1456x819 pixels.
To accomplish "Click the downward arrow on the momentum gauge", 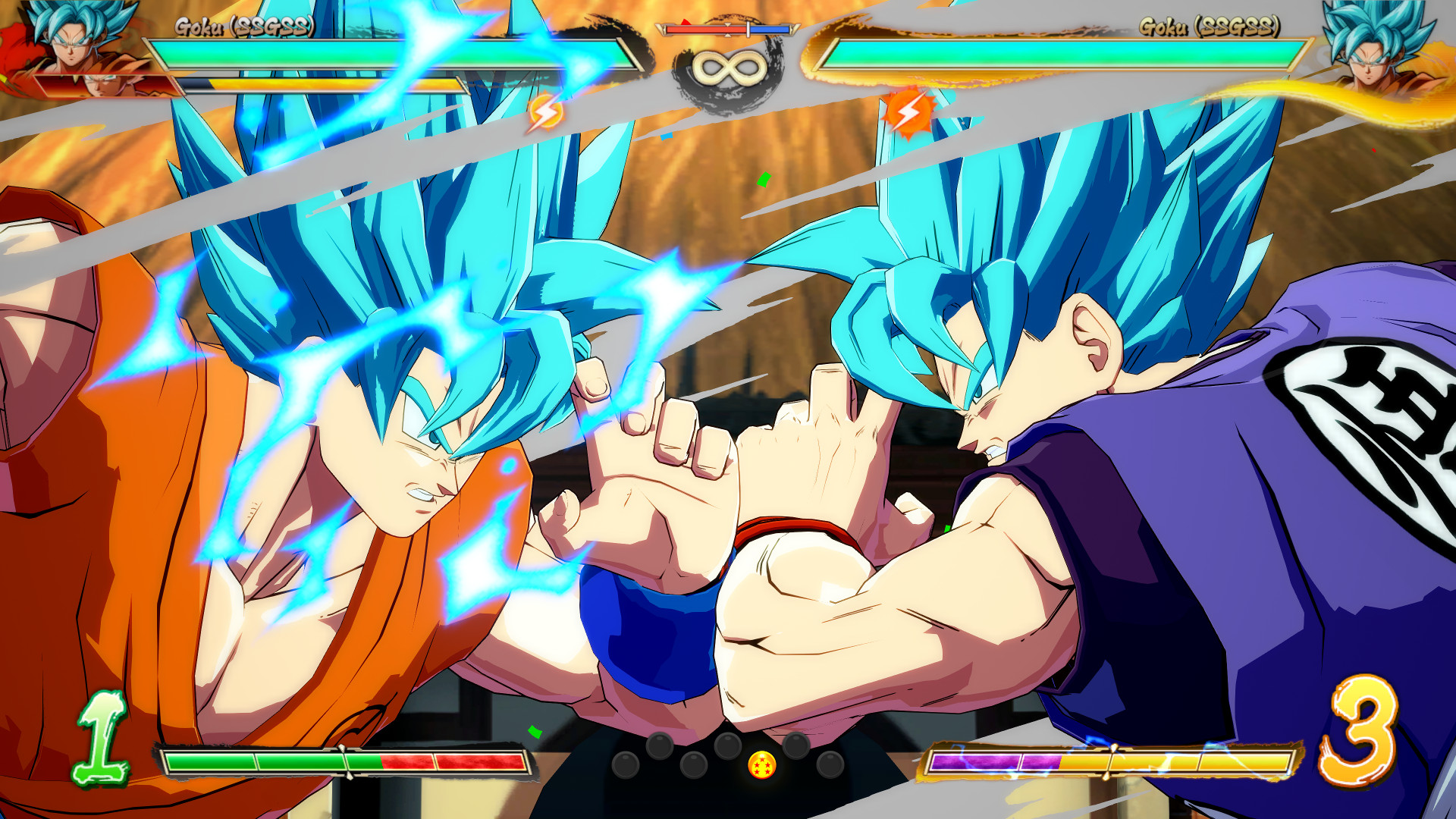I will [x=728, y=26].
